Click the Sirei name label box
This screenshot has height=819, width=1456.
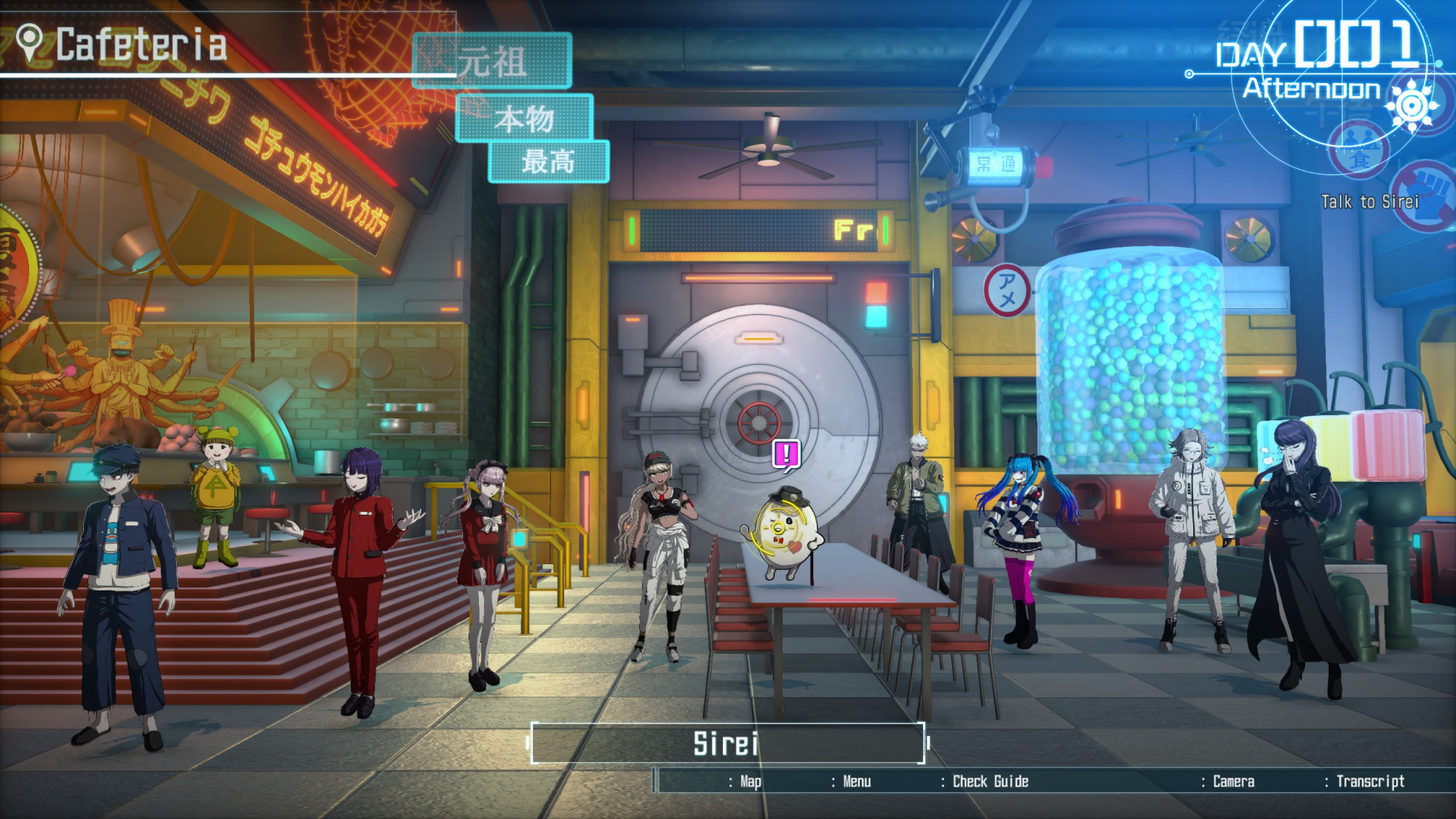[x=727, y=743]
